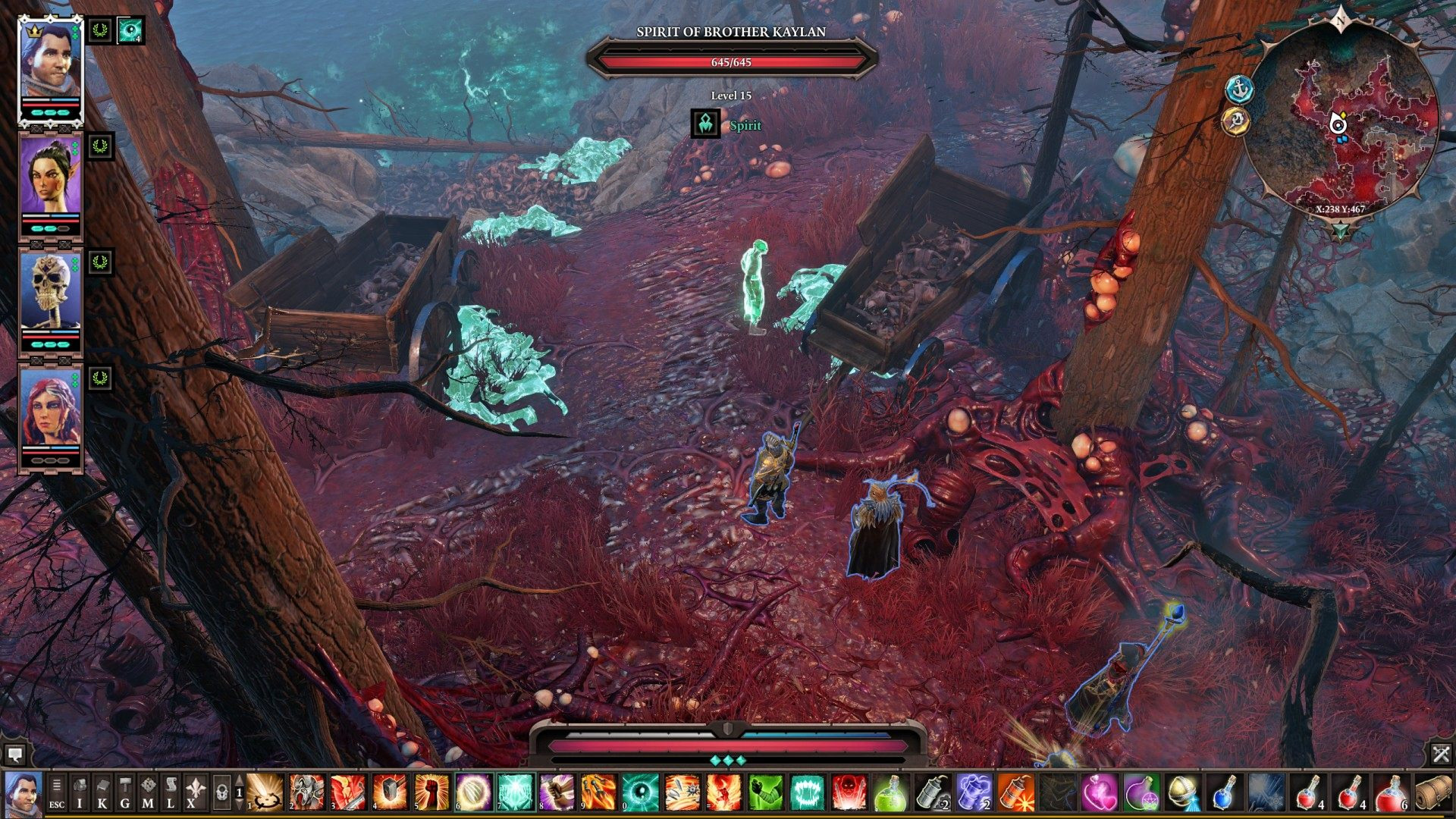Image resolution: width=1456 pixels, height=819 pixels.
Task: Activate the red clenched fist skill
Action: pyautogui.click(x=431, y=792)
